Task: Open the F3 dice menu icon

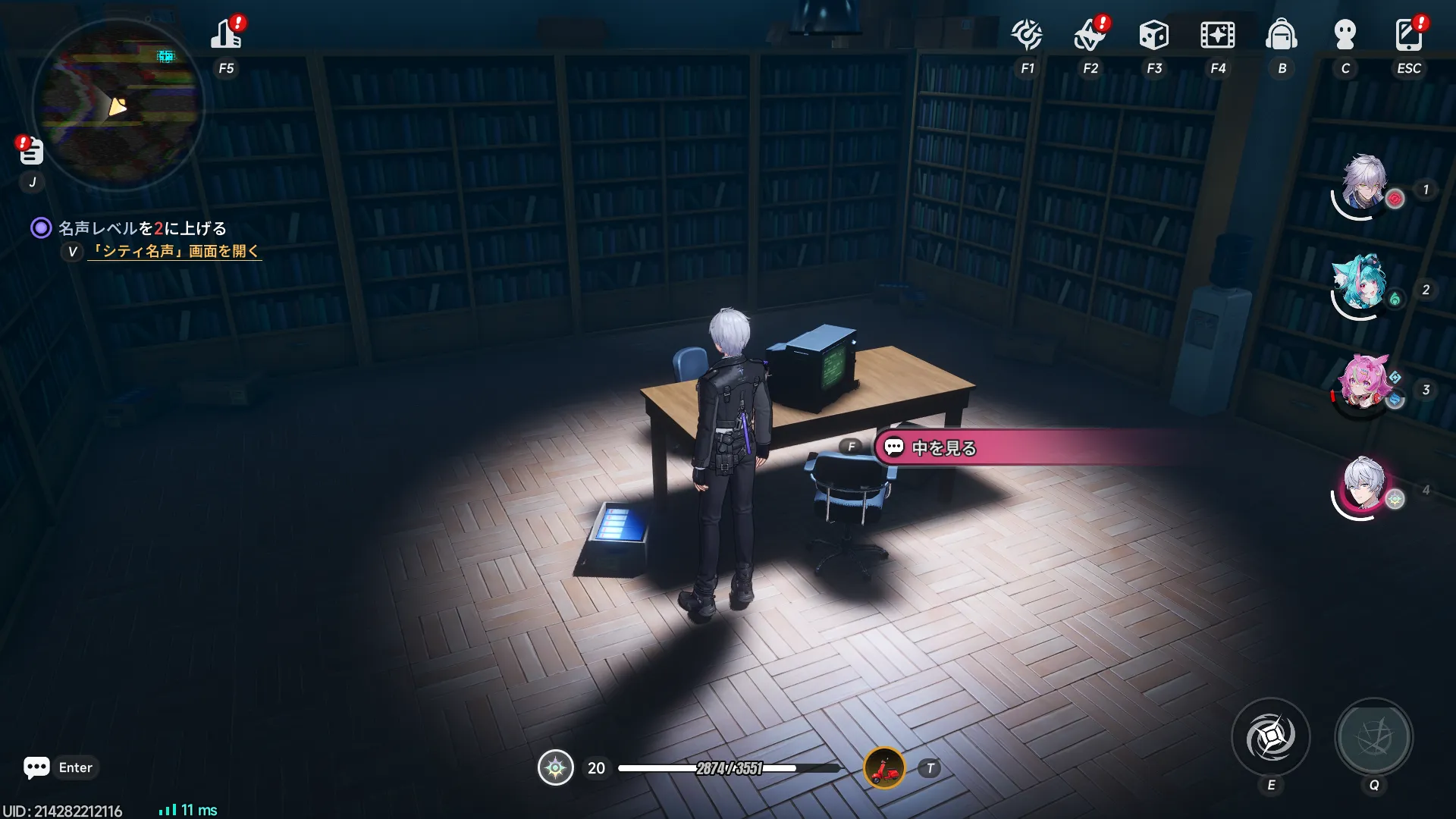Action: pyautogui.click(x=1153, y=35)
